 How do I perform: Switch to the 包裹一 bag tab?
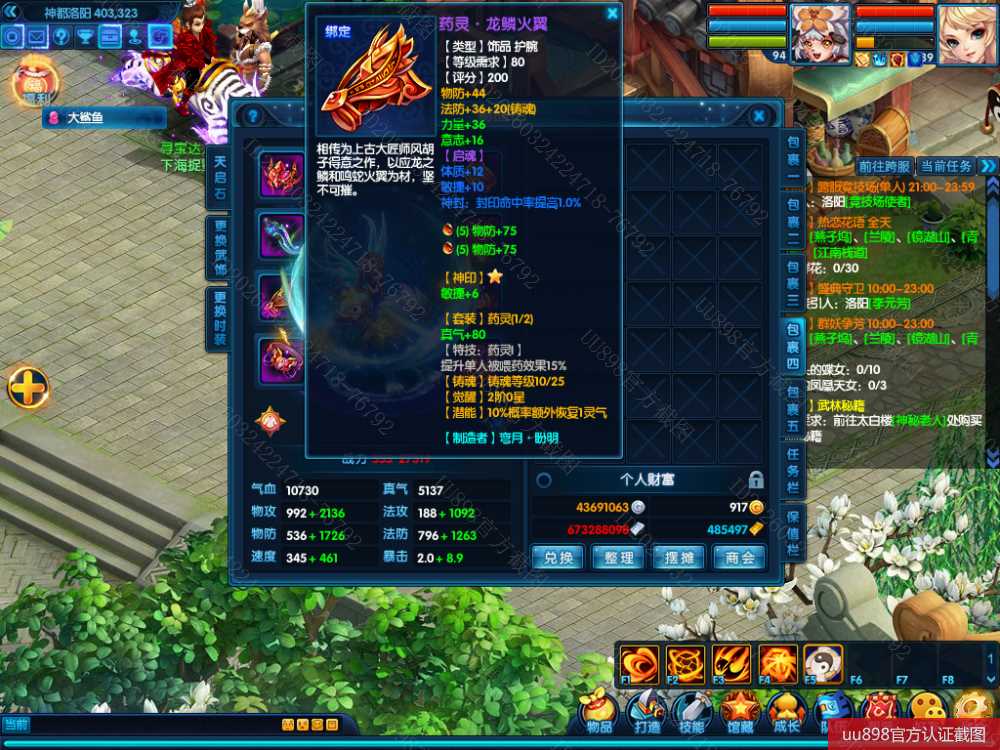(792, 153)
